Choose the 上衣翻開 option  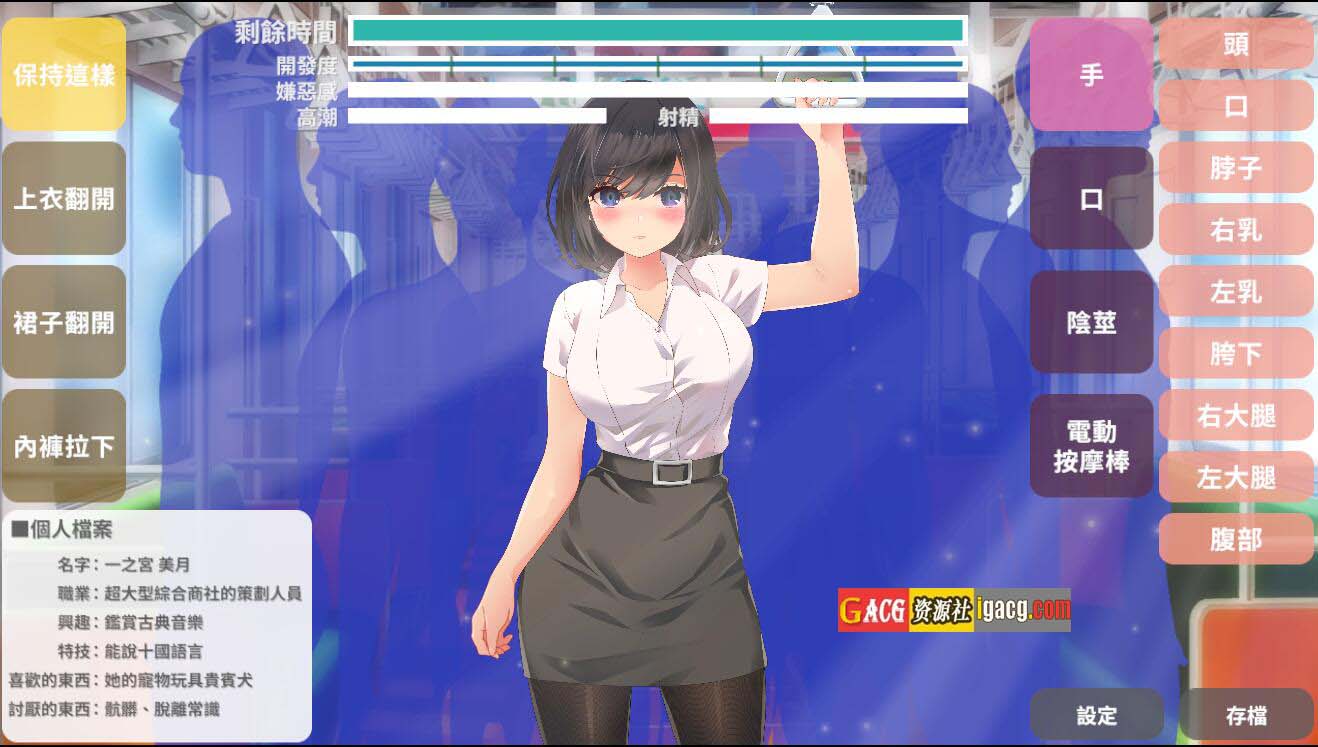point(64,198)
